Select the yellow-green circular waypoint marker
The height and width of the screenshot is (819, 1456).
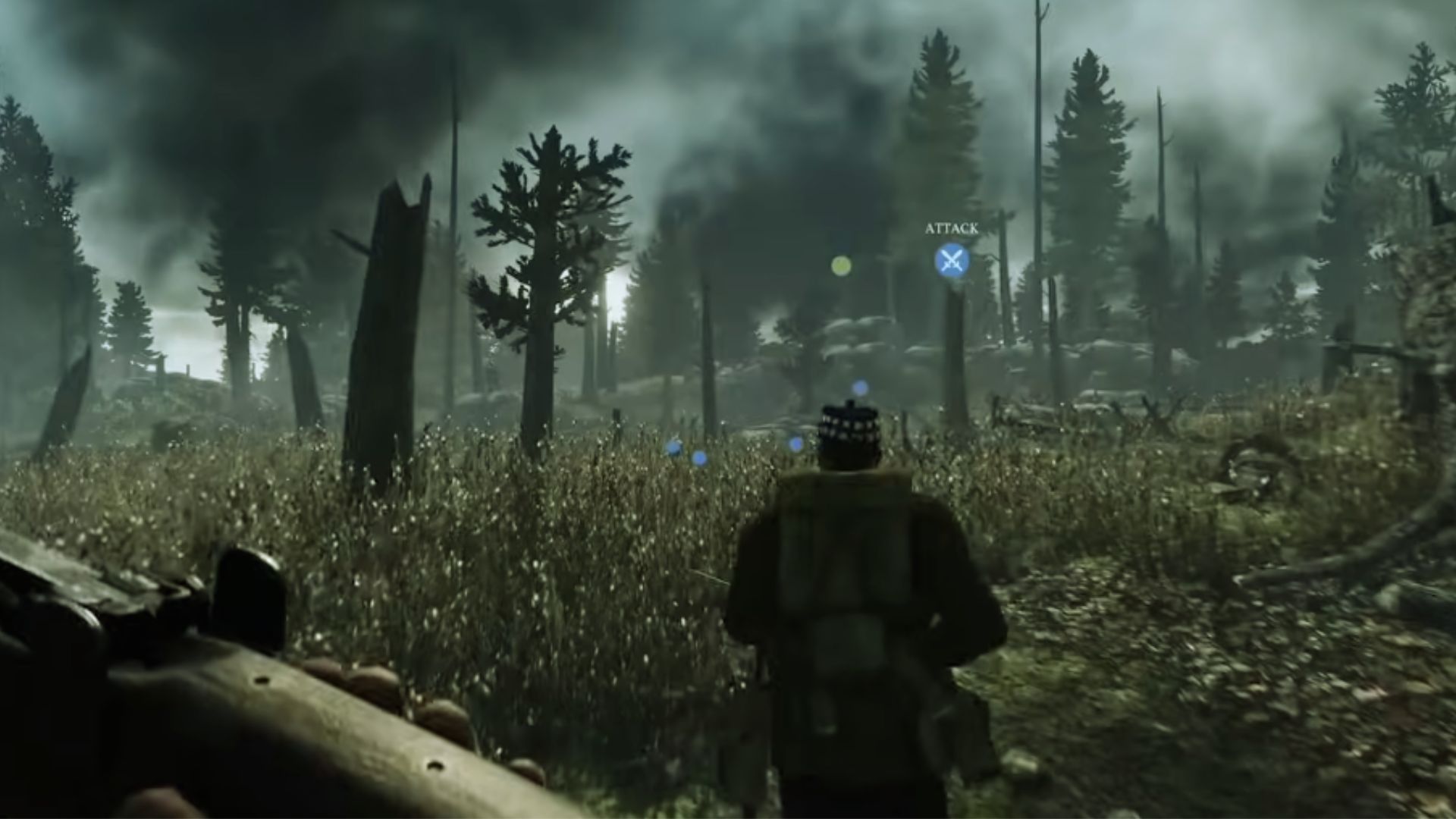click(841, 265)
